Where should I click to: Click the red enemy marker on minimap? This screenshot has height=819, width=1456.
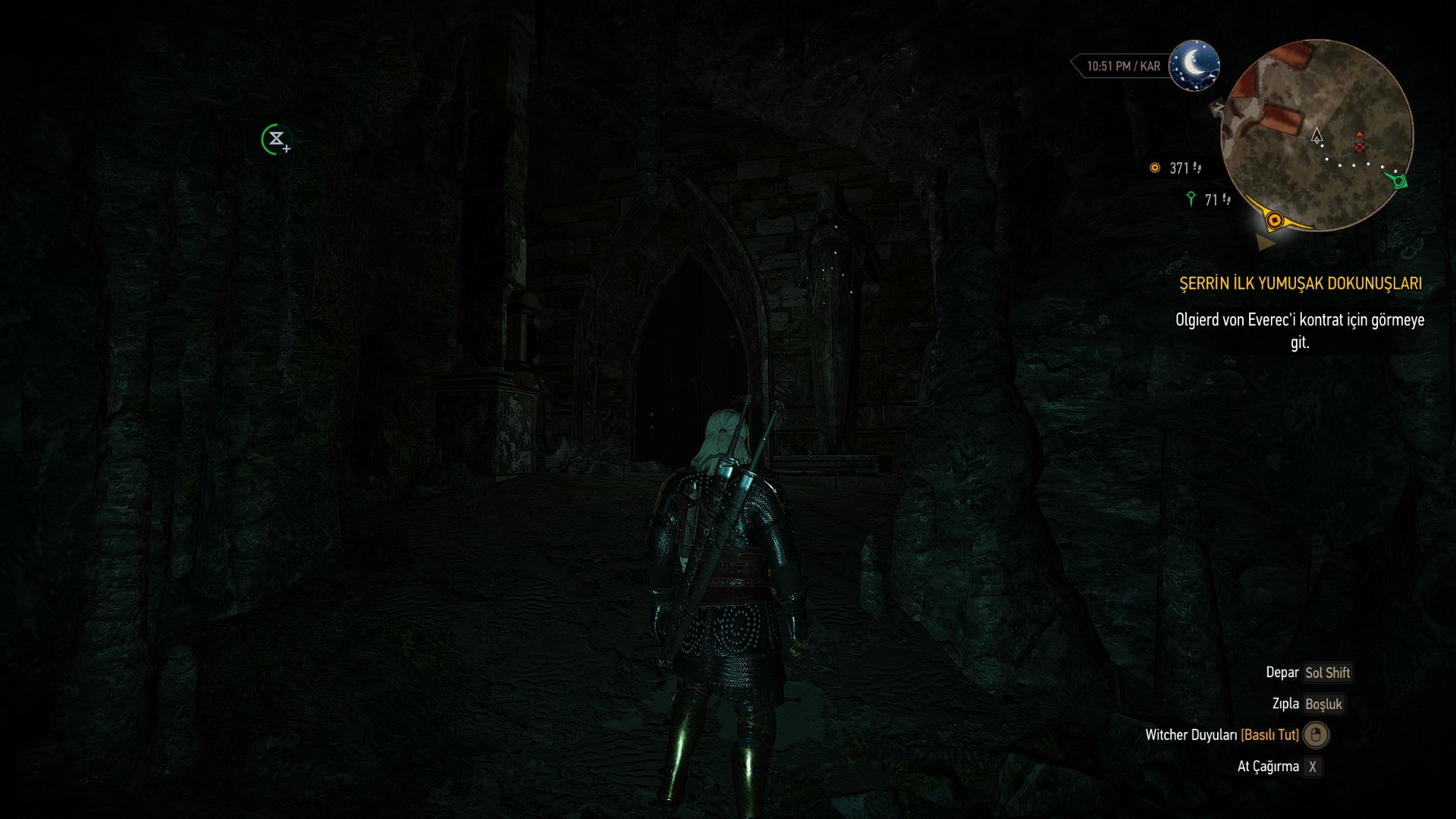(x=1359, y=145)
